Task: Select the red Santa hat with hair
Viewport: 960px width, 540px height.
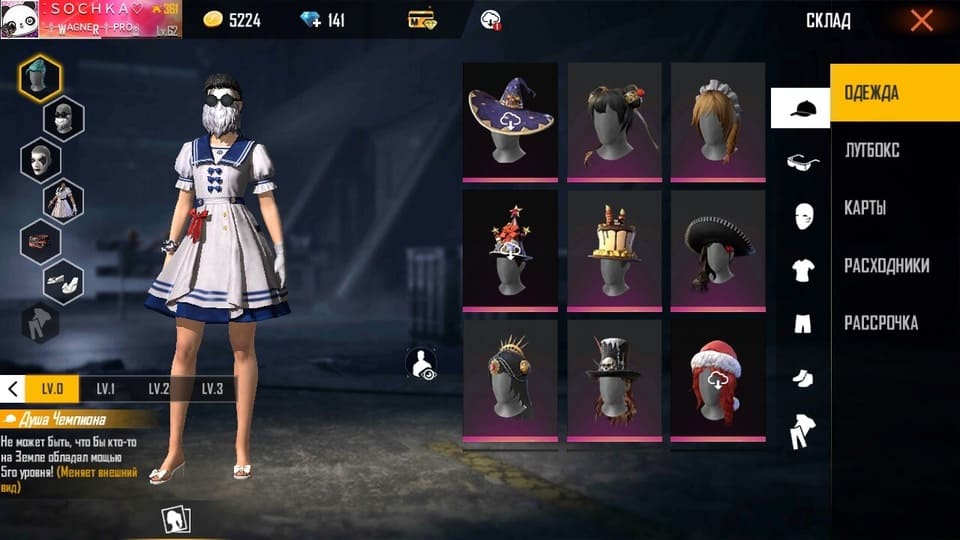Action: click(717, 378)
